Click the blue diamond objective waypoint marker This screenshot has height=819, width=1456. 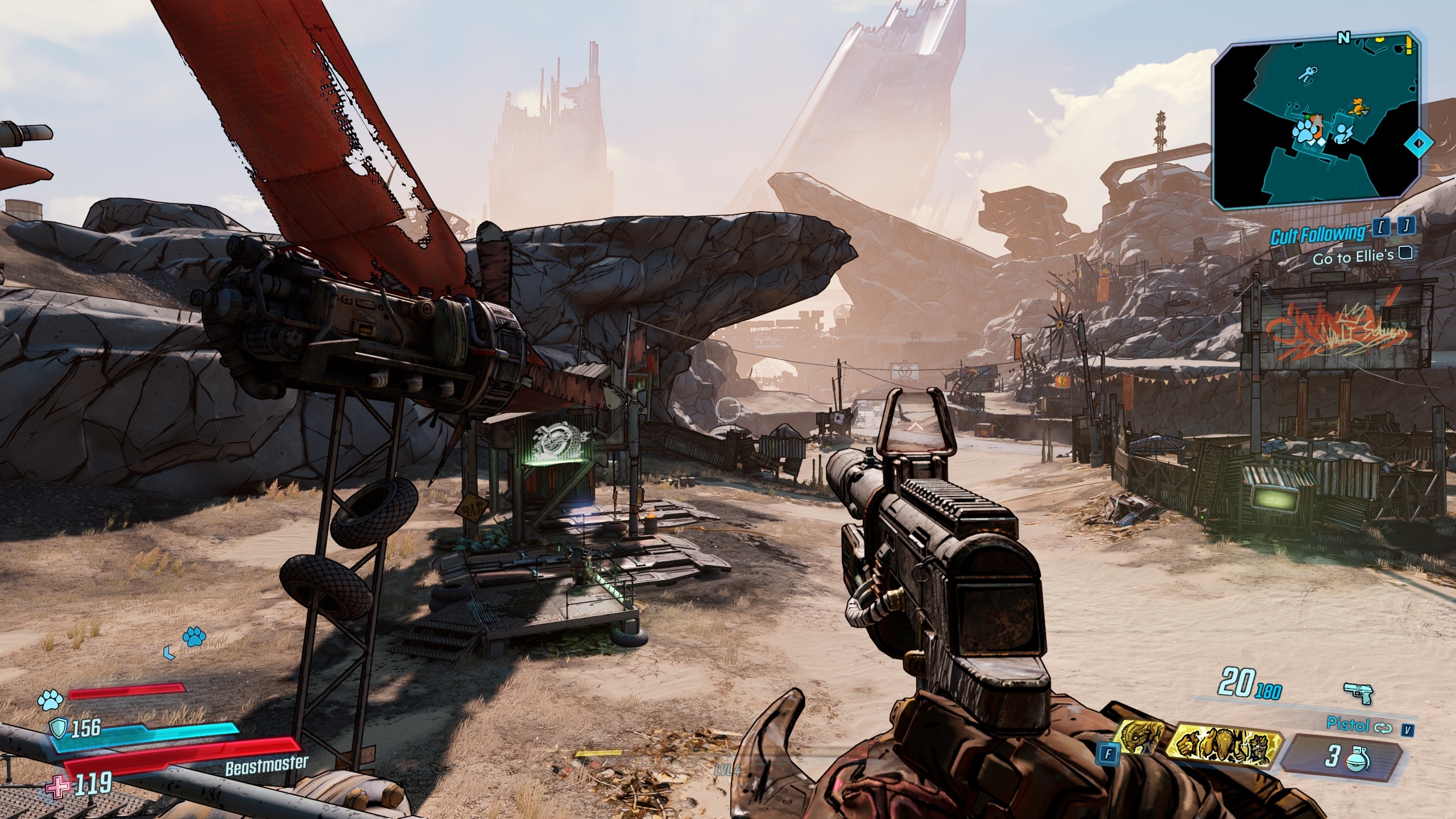pos(1418,143)
